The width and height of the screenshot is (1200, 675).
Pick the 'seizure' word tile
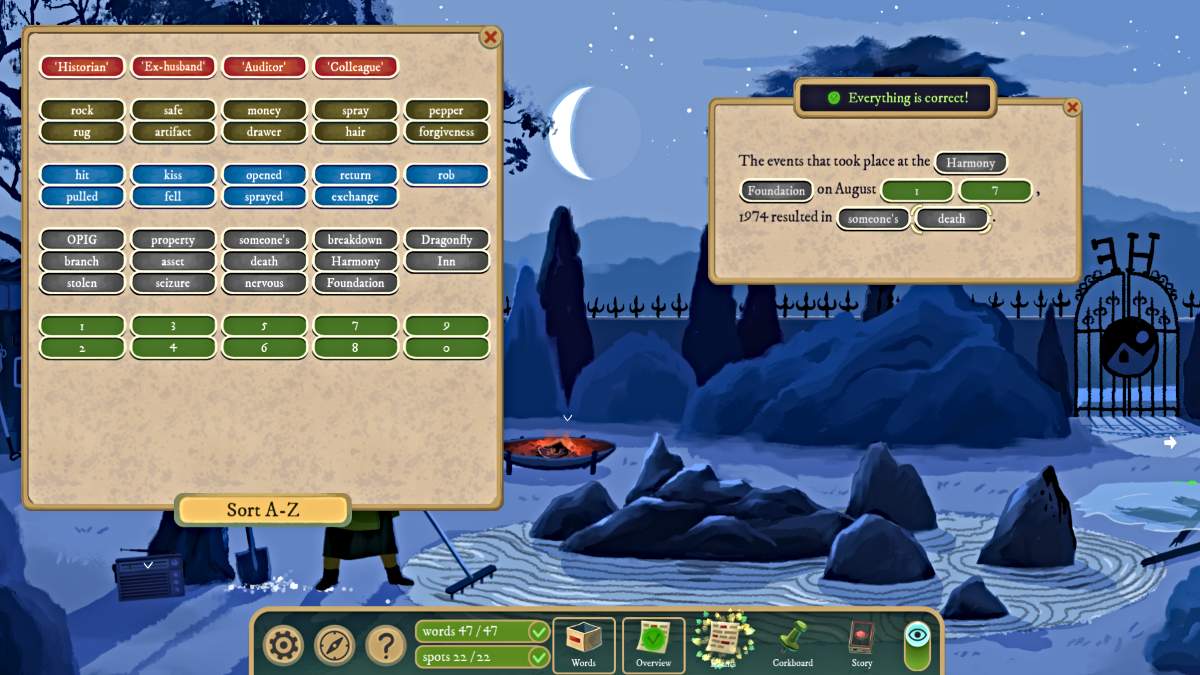[173, 283]
